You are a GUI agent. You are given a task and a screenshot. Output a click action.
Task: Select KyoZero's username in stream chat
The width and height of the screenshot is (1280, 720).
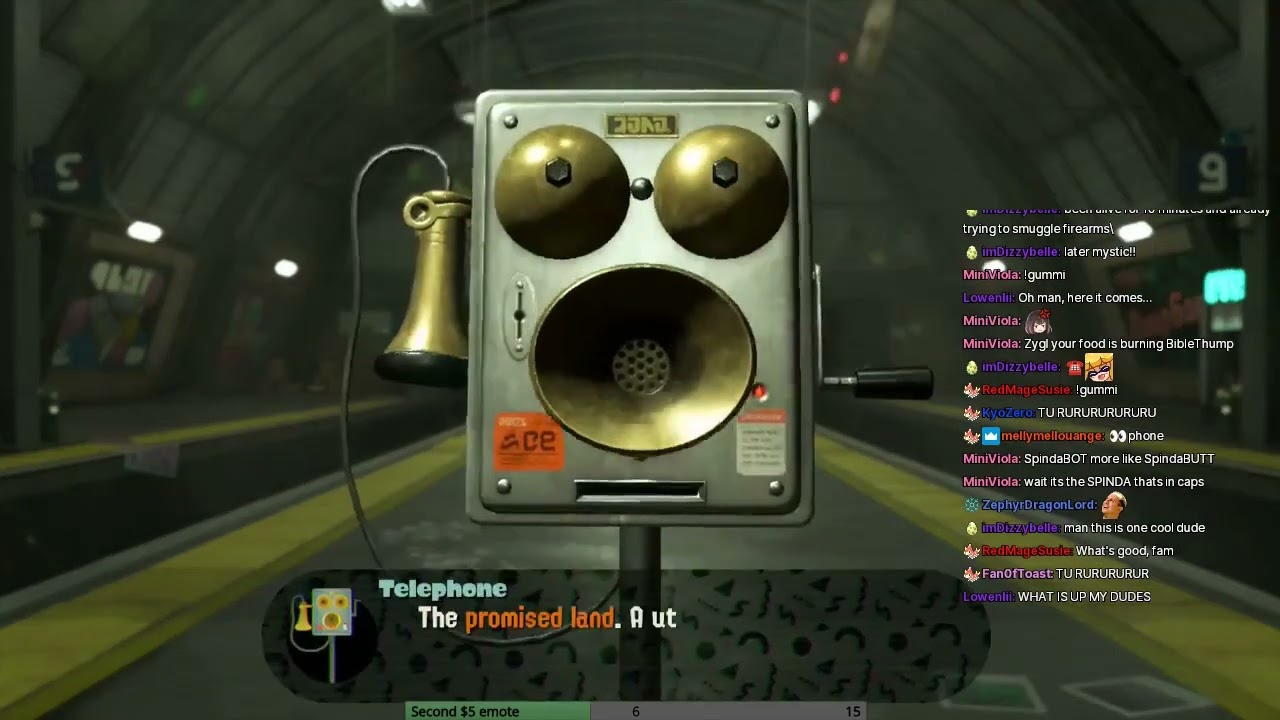click(1007, 413)
